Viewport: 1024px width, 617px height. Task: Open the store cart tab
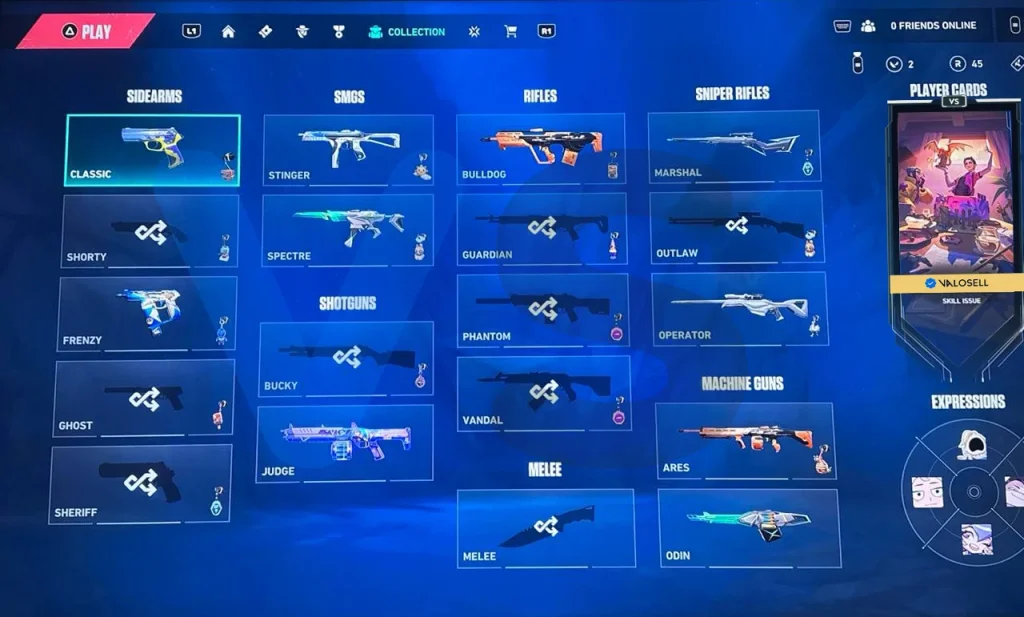coord(511,32)
